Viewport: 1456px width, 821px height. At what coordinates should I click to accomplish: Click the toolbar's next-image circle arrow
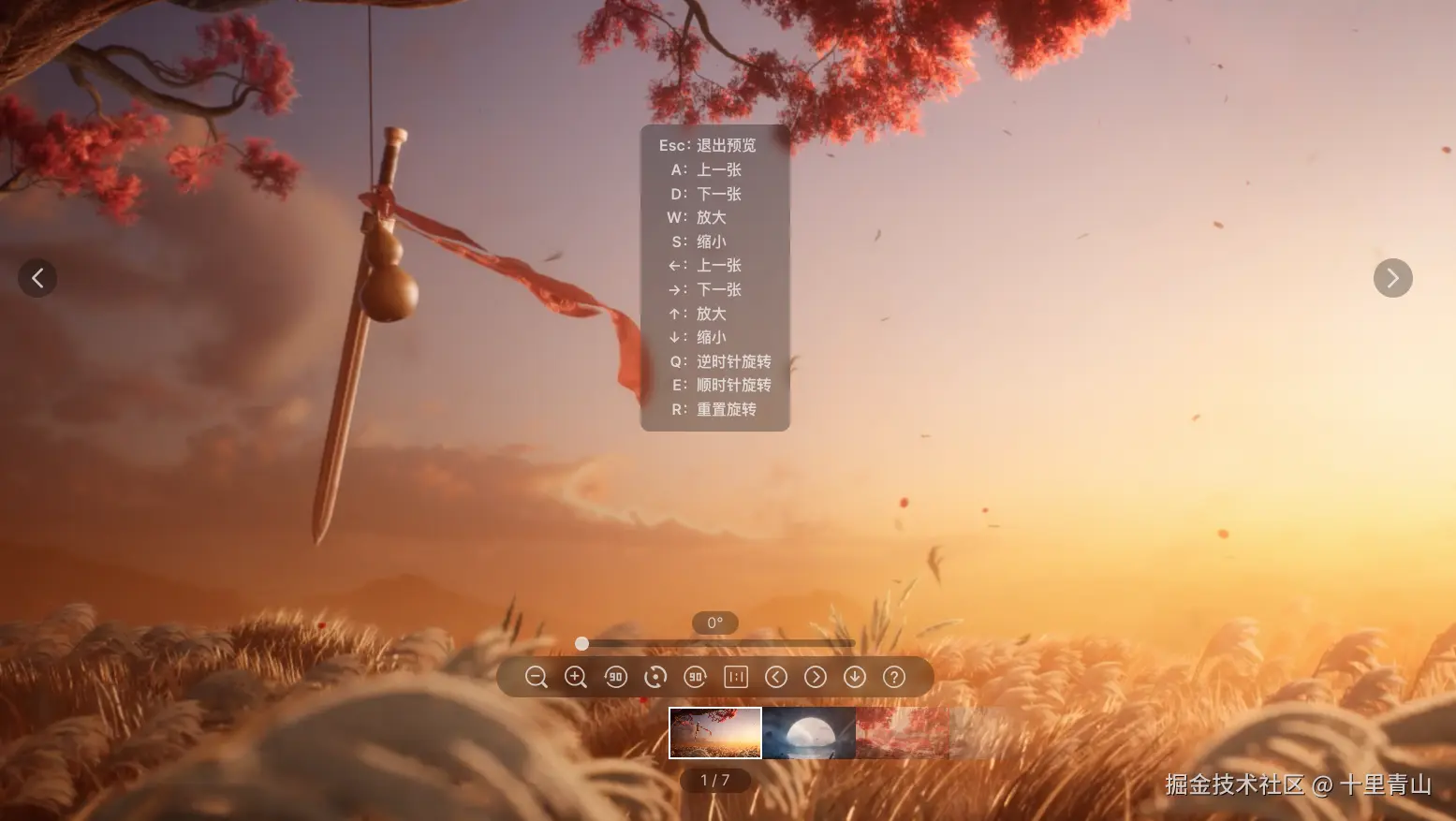816,677
